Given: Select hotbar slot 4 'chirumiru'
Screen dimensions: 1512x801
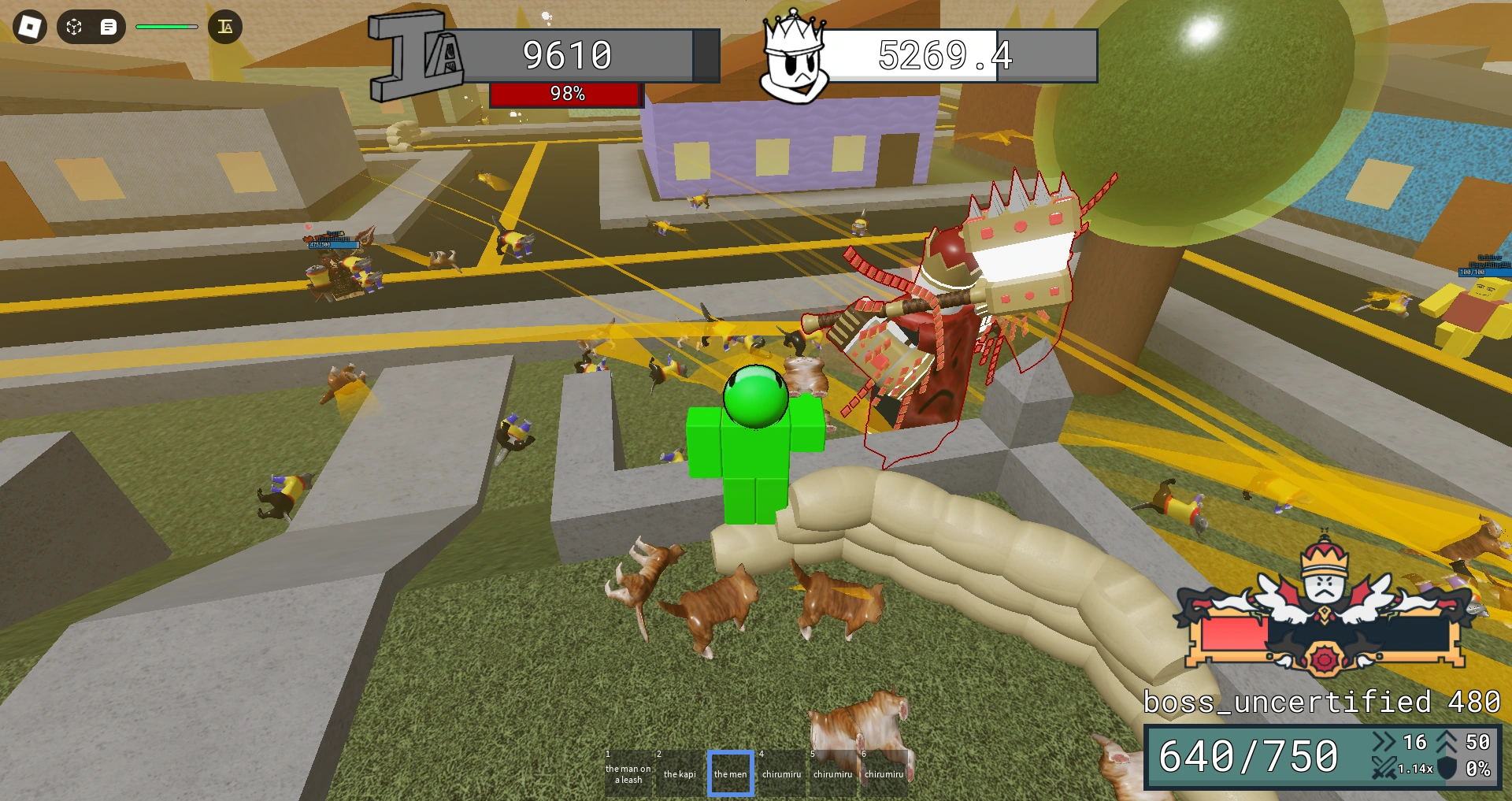Looking at the screenshot, I should (783, 773).
